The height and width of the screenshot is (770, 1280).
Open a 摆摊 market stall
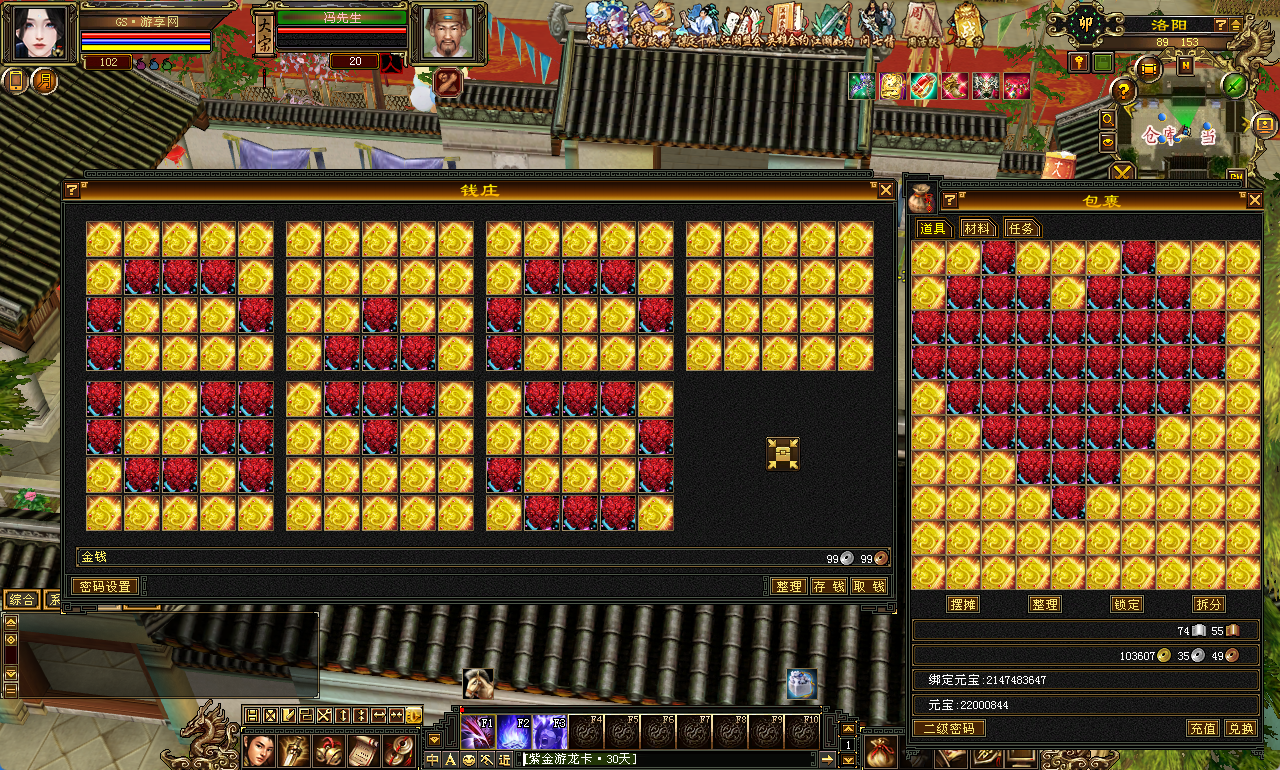pos(963,604)
